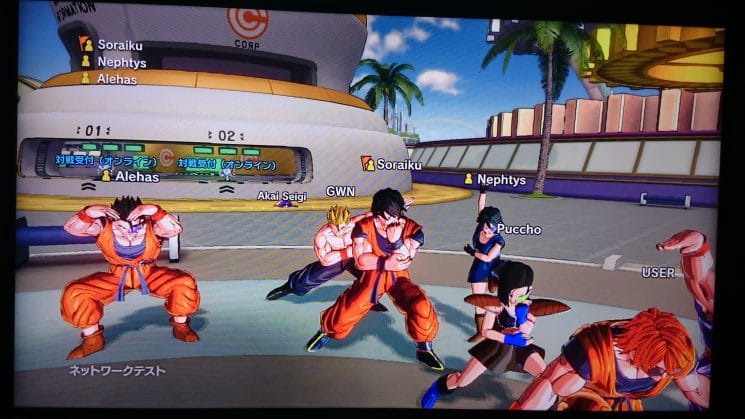Pick Alehas in the party member list
The width and height of the screenshot is (745, 419).
coord(115,78)
